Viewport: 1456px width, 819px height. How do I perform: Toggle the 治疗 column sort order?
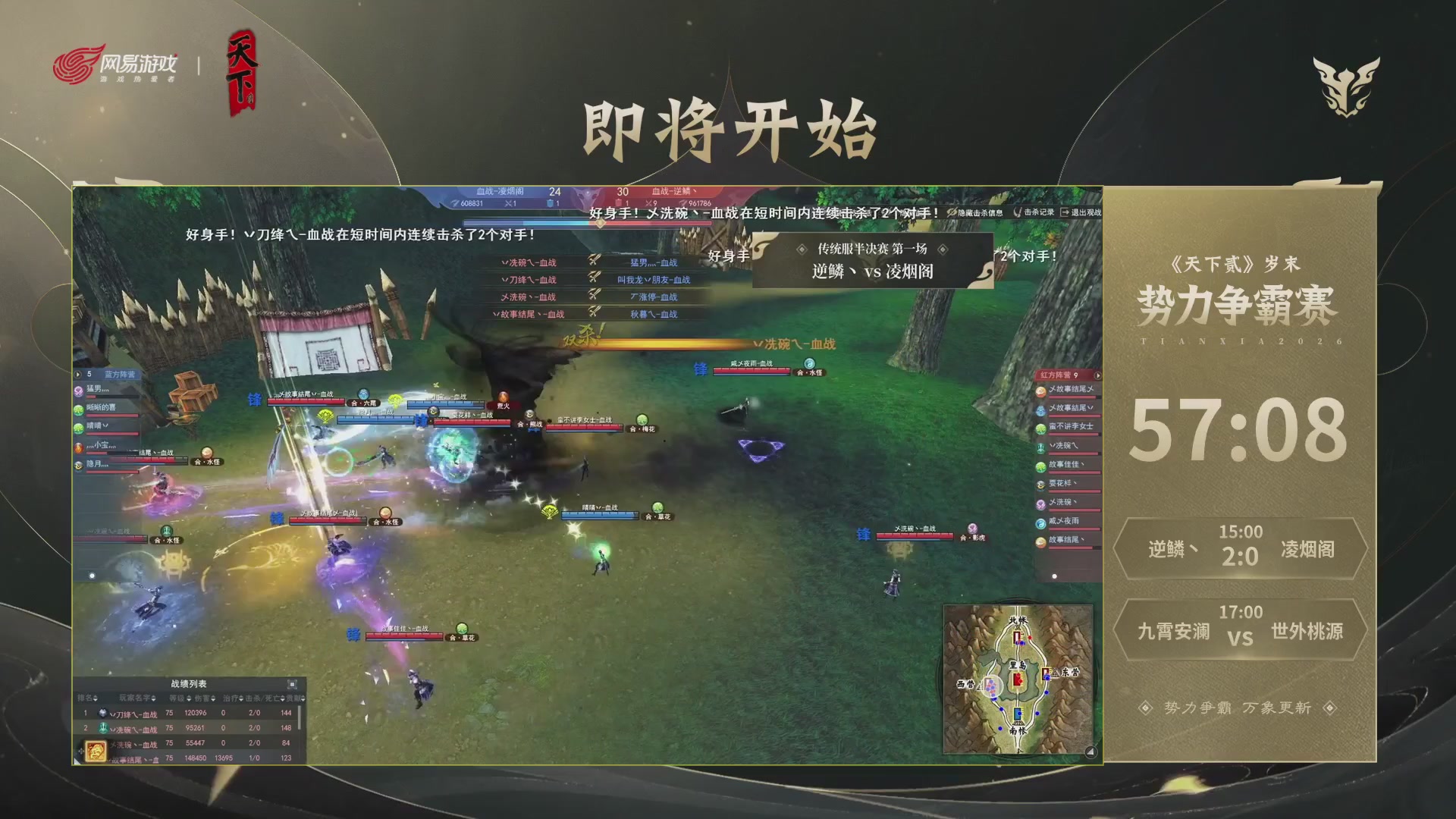pos(241,699)
